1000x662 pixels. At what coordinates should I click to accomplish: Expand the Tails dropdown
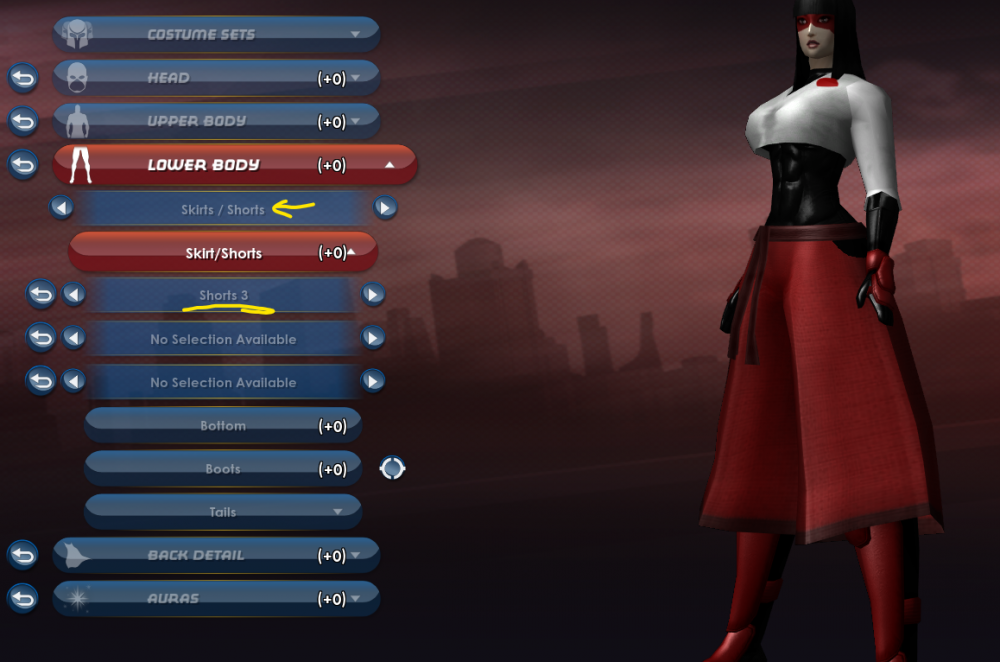(x=222, y=512)
